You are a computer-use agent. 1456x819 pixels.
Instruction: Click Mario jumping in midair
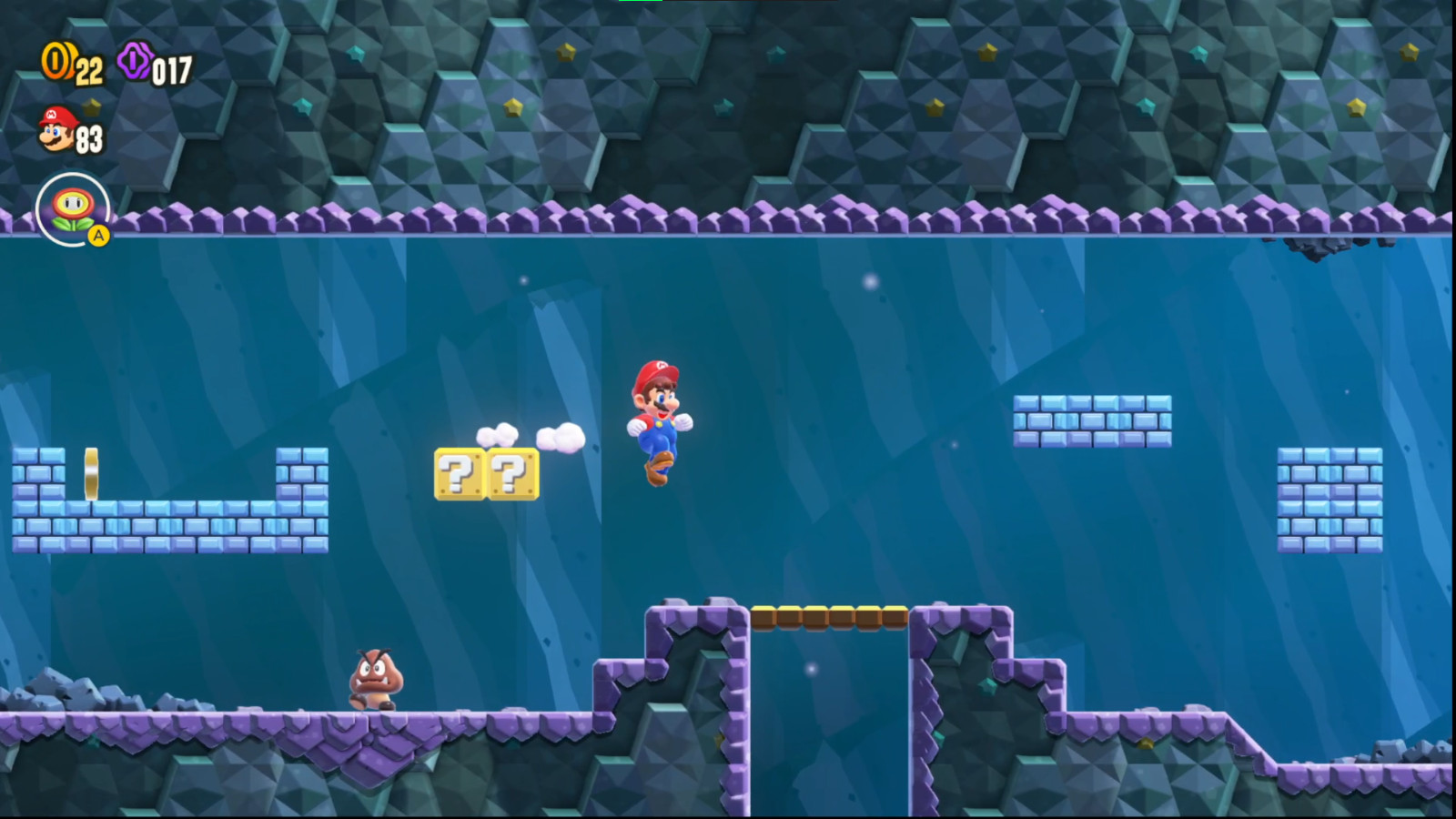(660, 419)
